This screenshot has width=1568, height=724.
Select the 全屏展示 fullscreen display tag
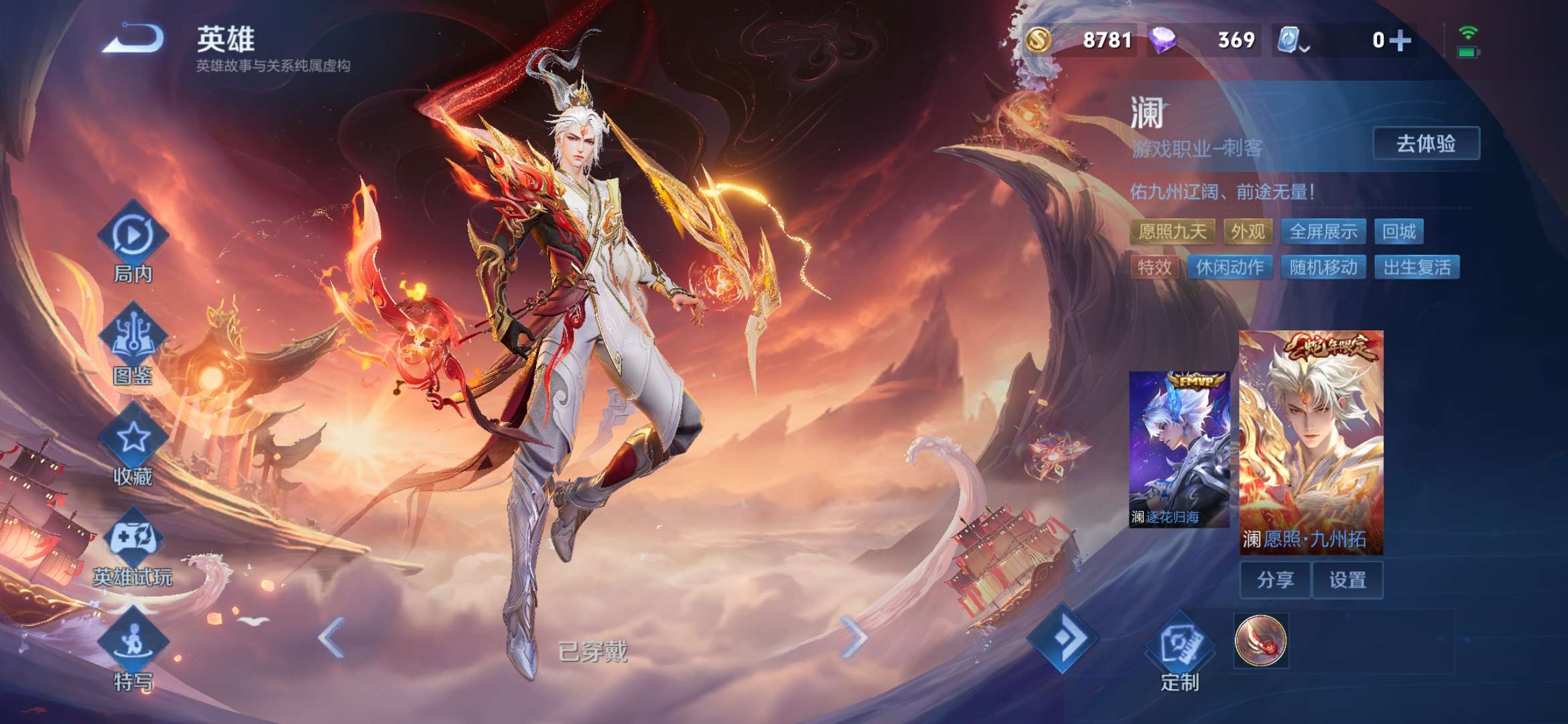pos(1323,232)
